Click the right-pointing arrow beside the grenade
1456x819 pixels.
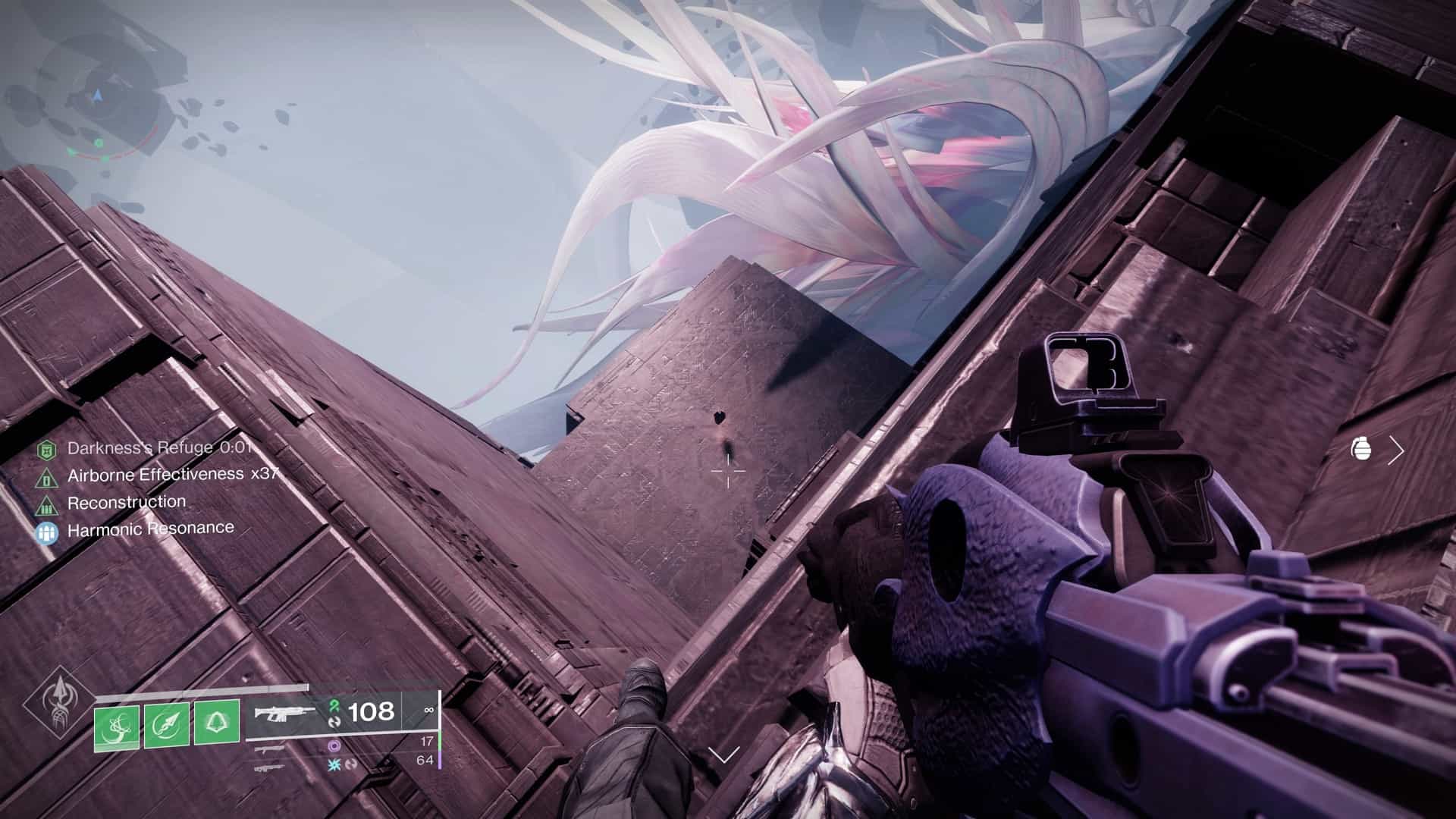coord(1396,450)
